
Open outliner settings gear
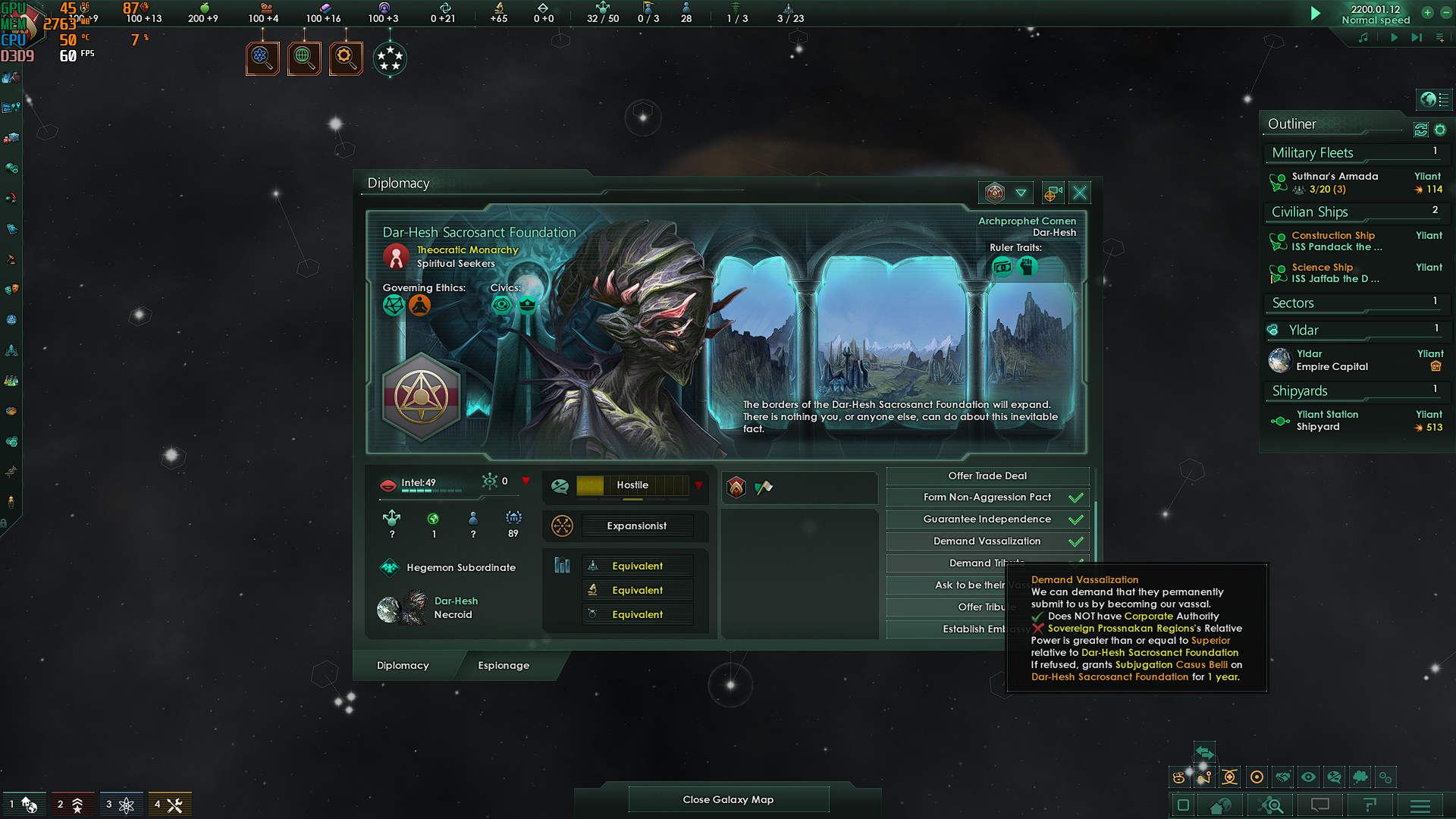click(1440, 130)
